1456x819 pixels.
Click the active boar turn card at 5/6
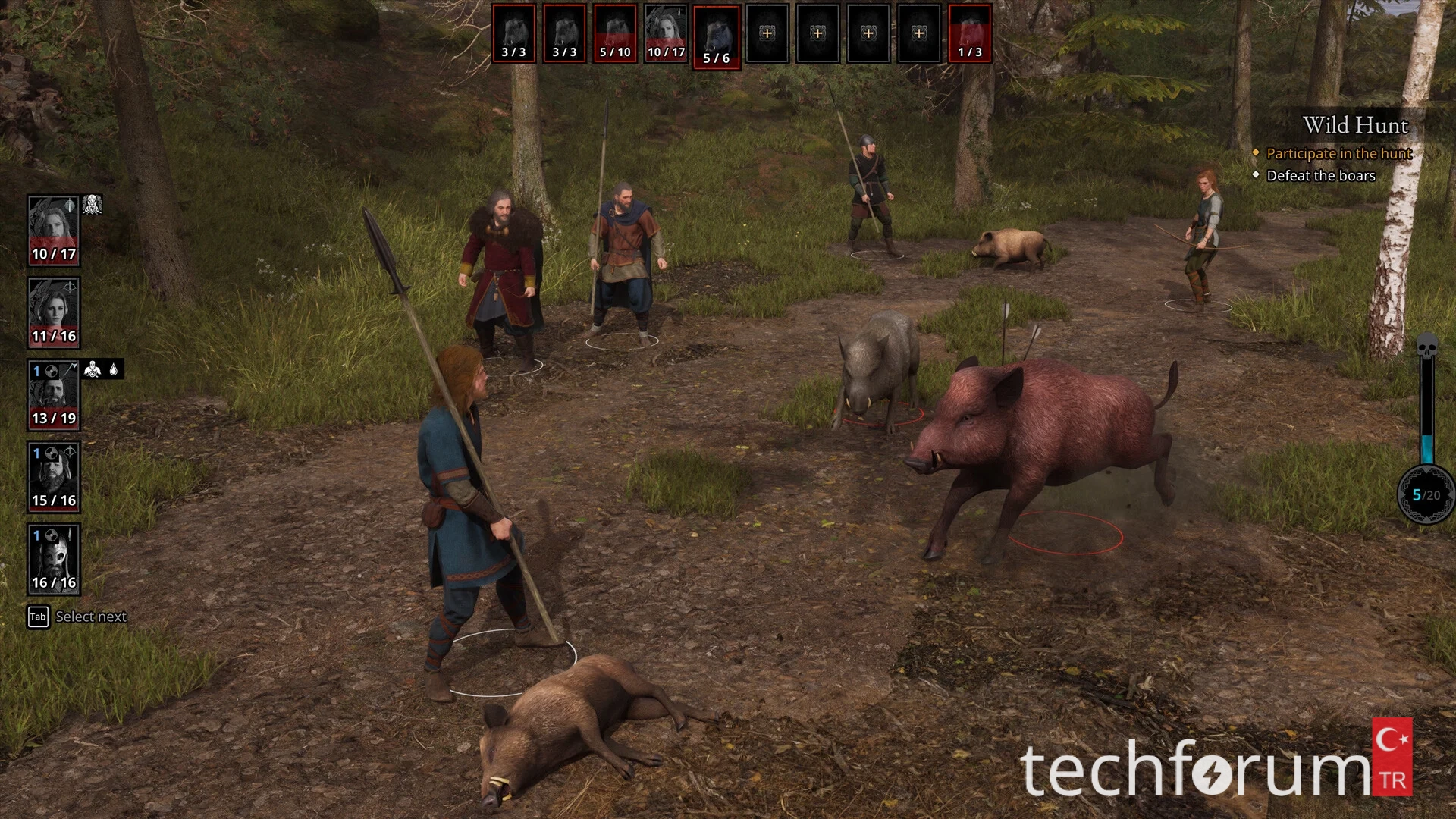click(x=717, y=37)
